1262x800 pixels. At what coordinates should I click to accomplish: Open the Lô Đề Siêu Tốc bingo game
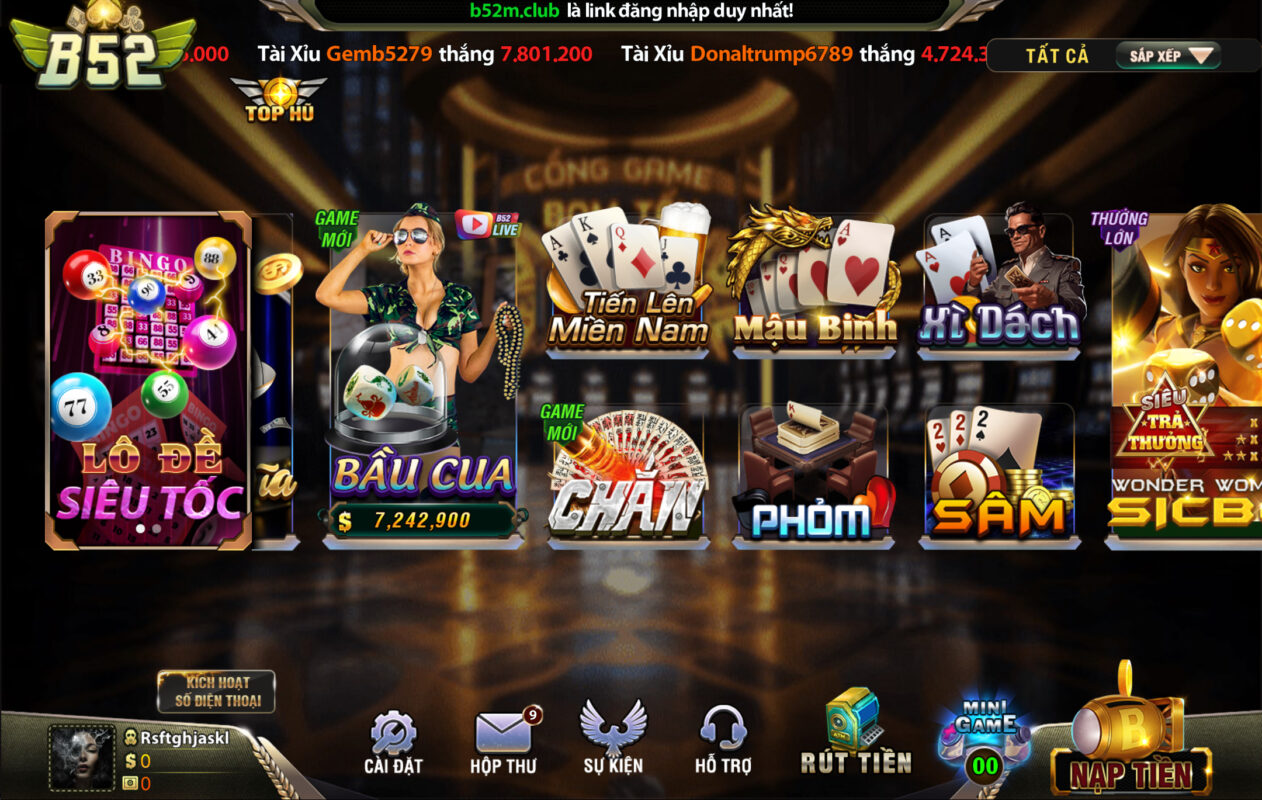pyautogui.click(x=148, y=380)
